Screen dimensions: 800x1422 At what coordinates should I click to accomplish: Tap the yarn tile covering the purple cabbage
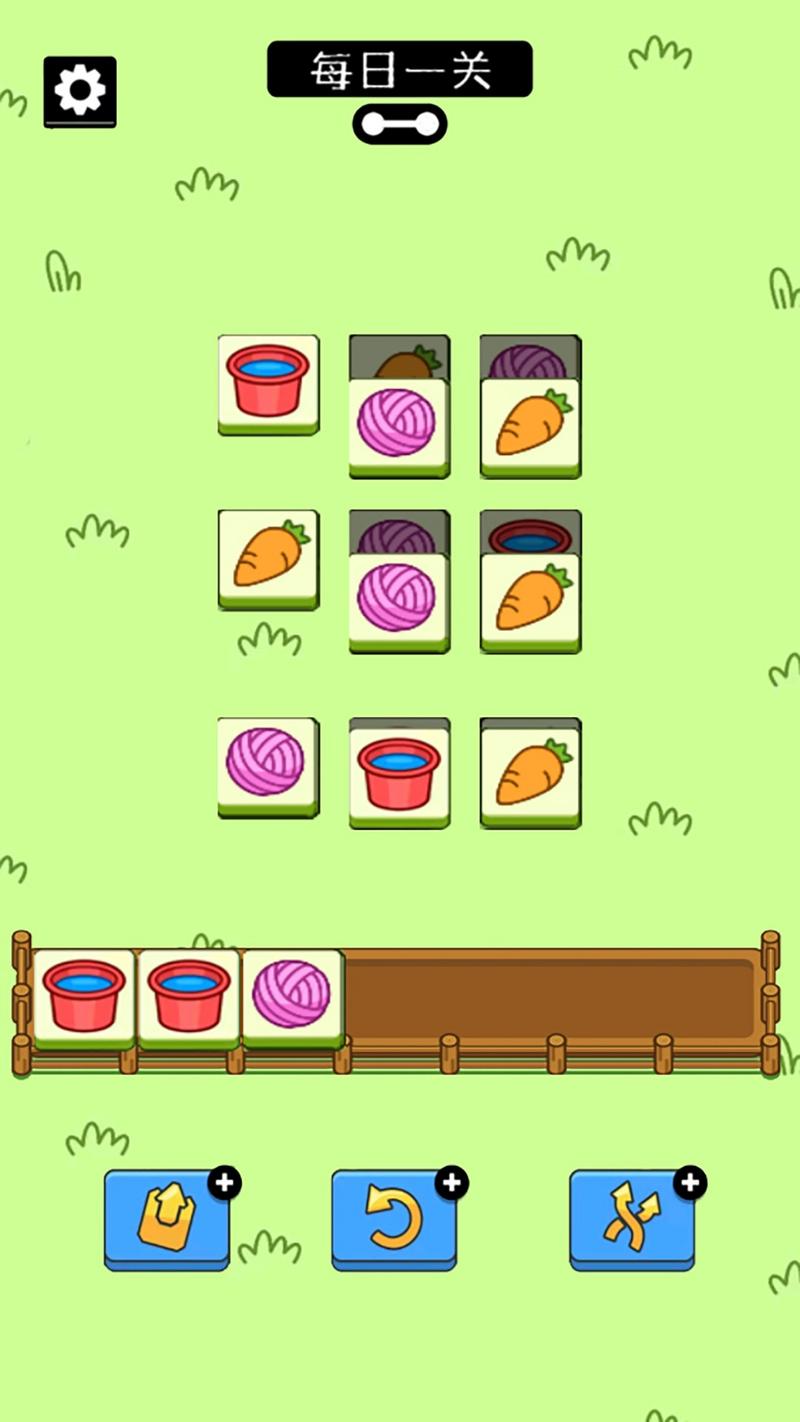click(398, 600)
